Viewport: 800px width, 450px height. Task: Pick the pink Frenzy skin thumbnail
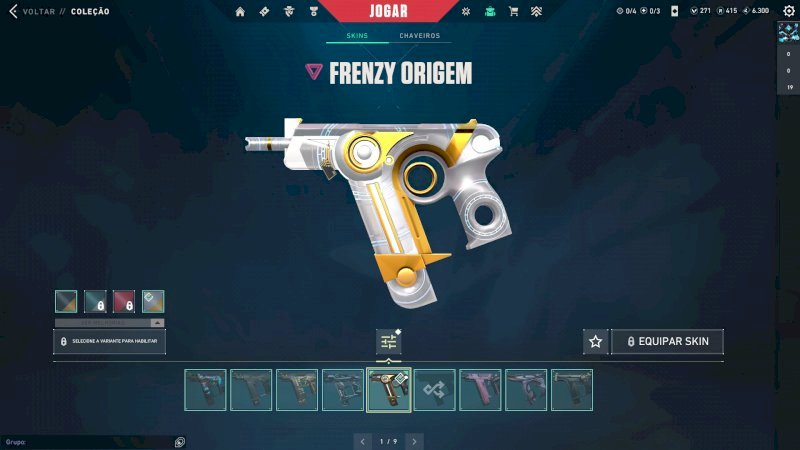tap(480, 390)
